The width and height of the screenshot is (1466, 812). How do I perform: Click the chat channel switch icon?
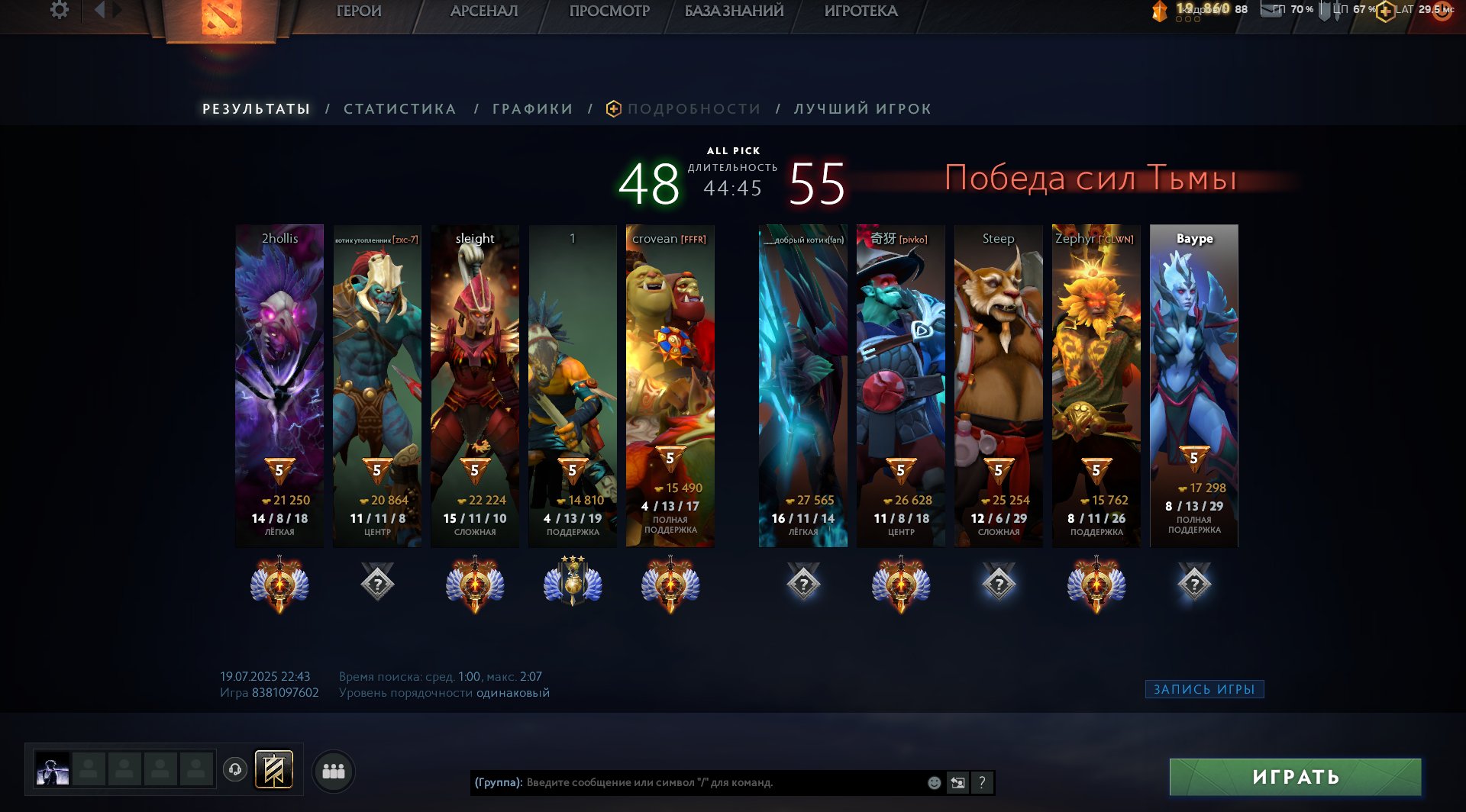(957, 782)
